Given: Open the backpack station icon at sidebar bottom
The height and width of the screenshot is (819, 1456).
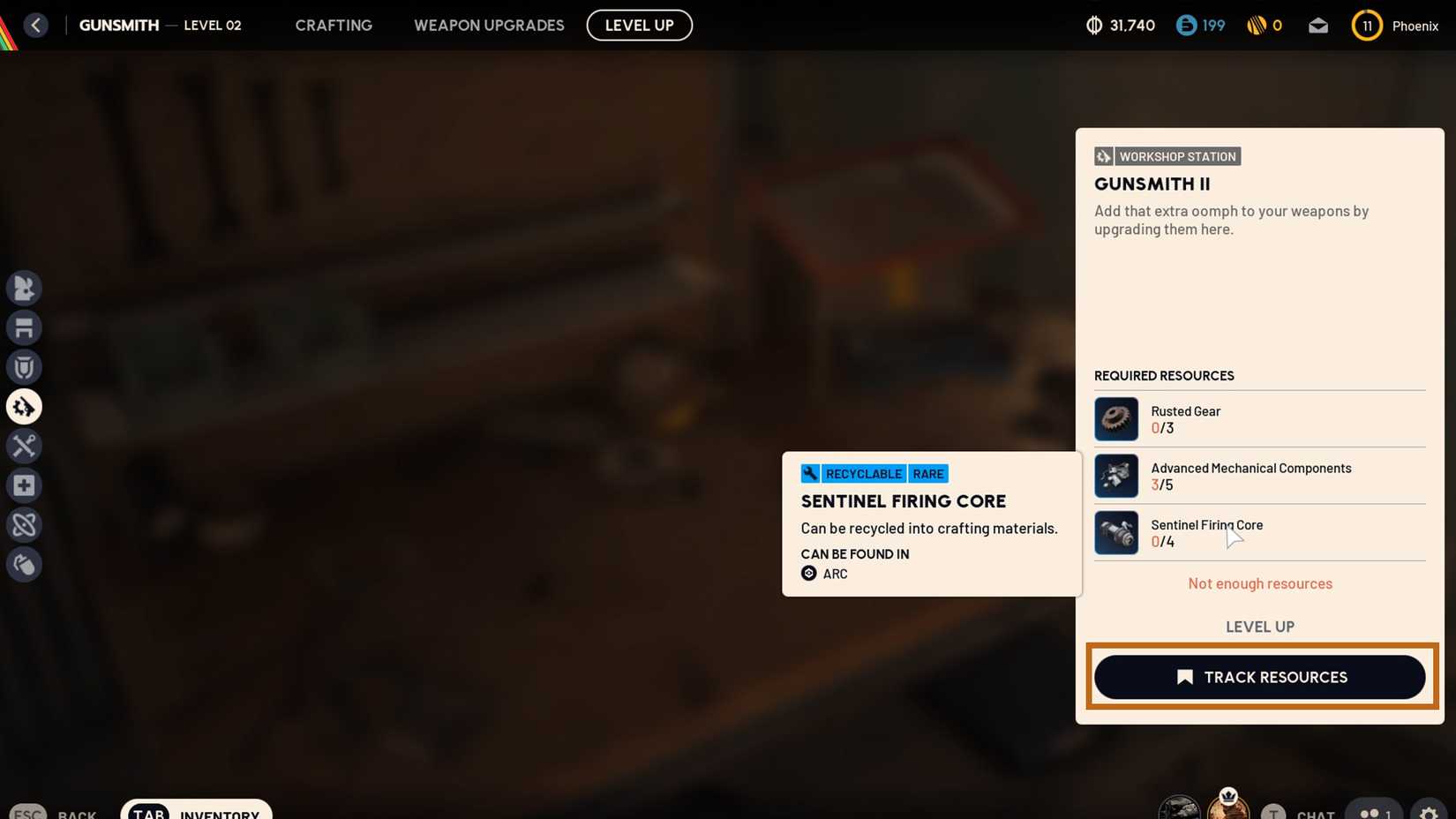Looking at the screenshot, I should tap(24, 564).
